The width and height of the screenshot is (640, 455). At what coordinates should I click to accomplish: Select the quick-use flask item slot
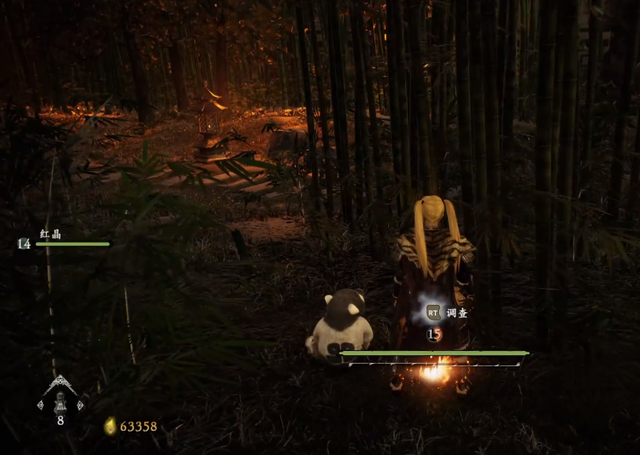pos(60,400)
